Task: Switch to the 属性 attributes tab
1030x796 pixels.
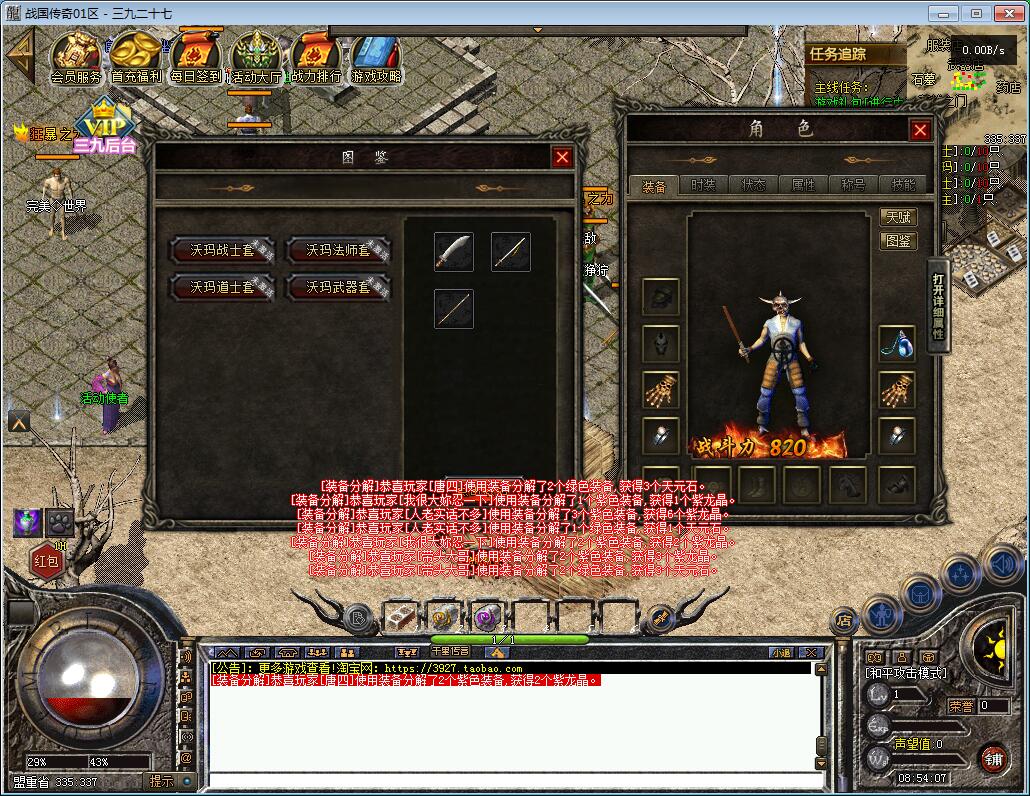Action: [803, 185]
